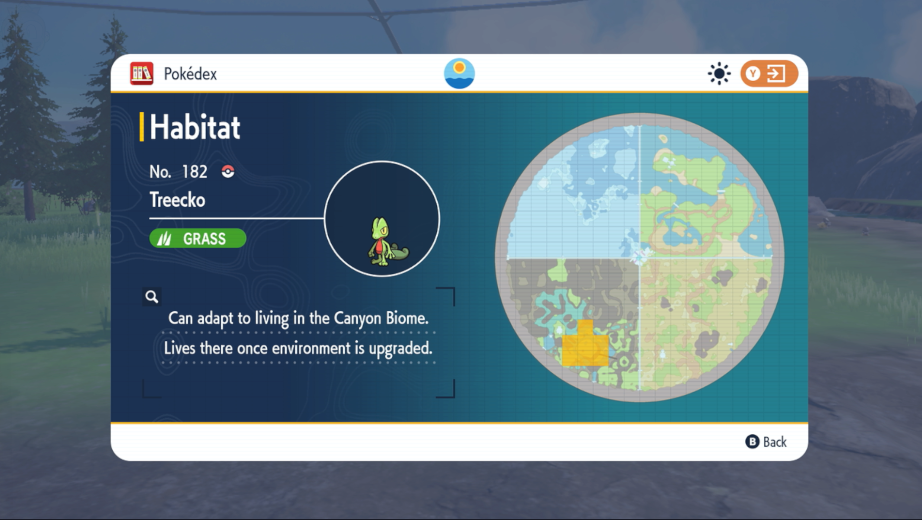Click the sunrise emblem in header center
This screenshot has width=922, height=520.
[x=459, y=74]
